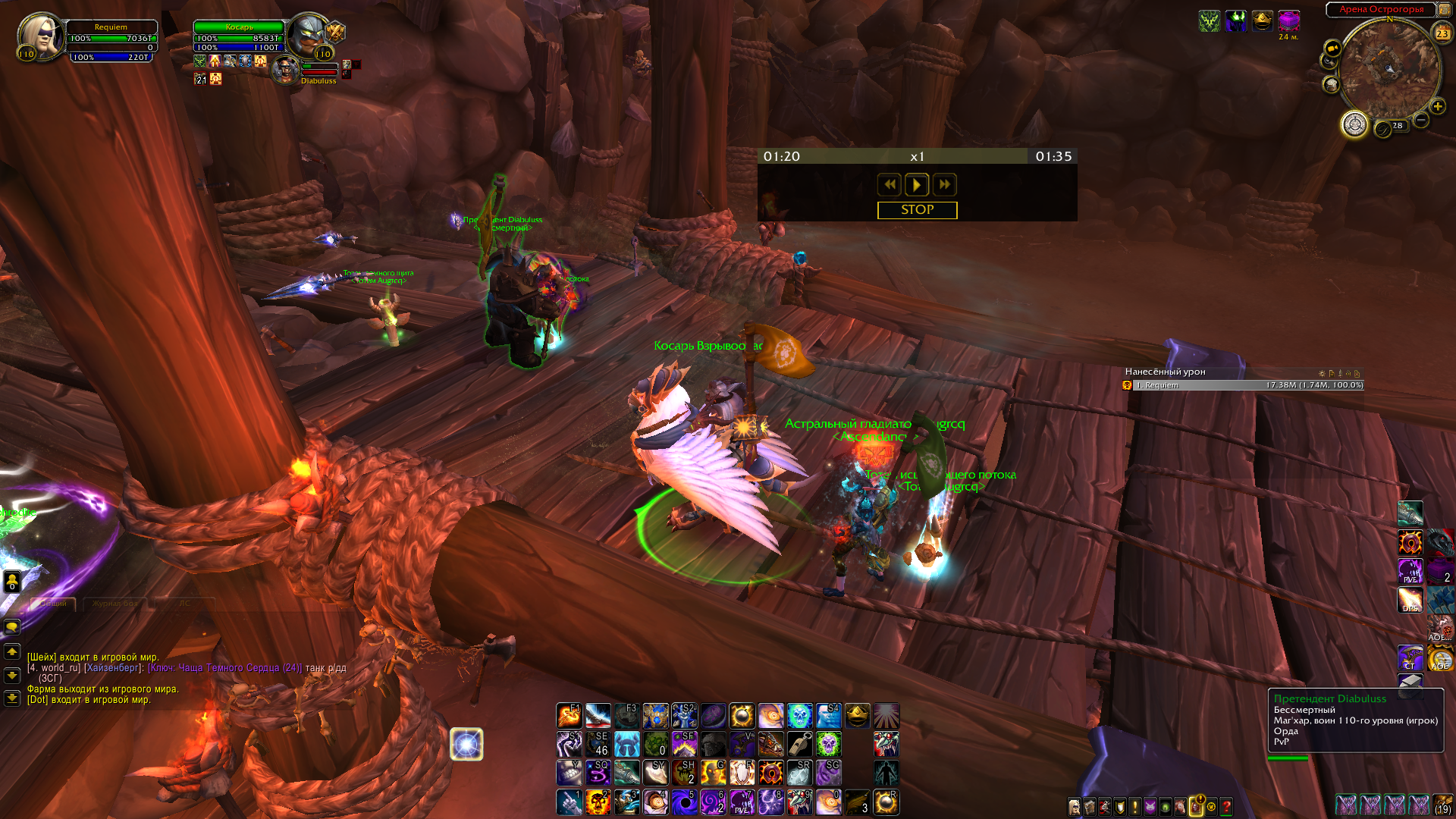
Task: Select Requiem row in damage meter
Action: click(1244, 385)
